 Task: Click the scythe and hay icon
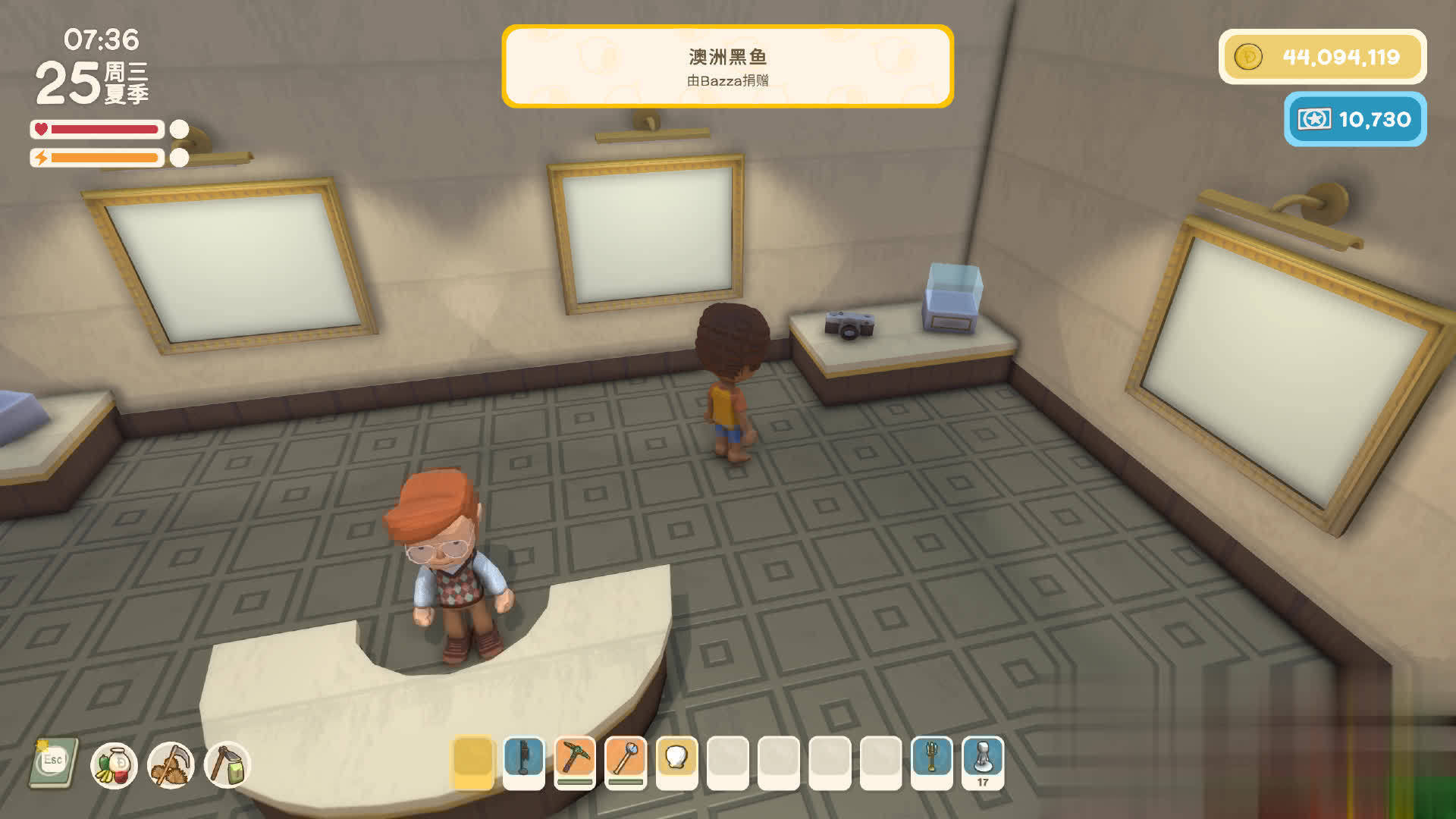pos(171,765)
